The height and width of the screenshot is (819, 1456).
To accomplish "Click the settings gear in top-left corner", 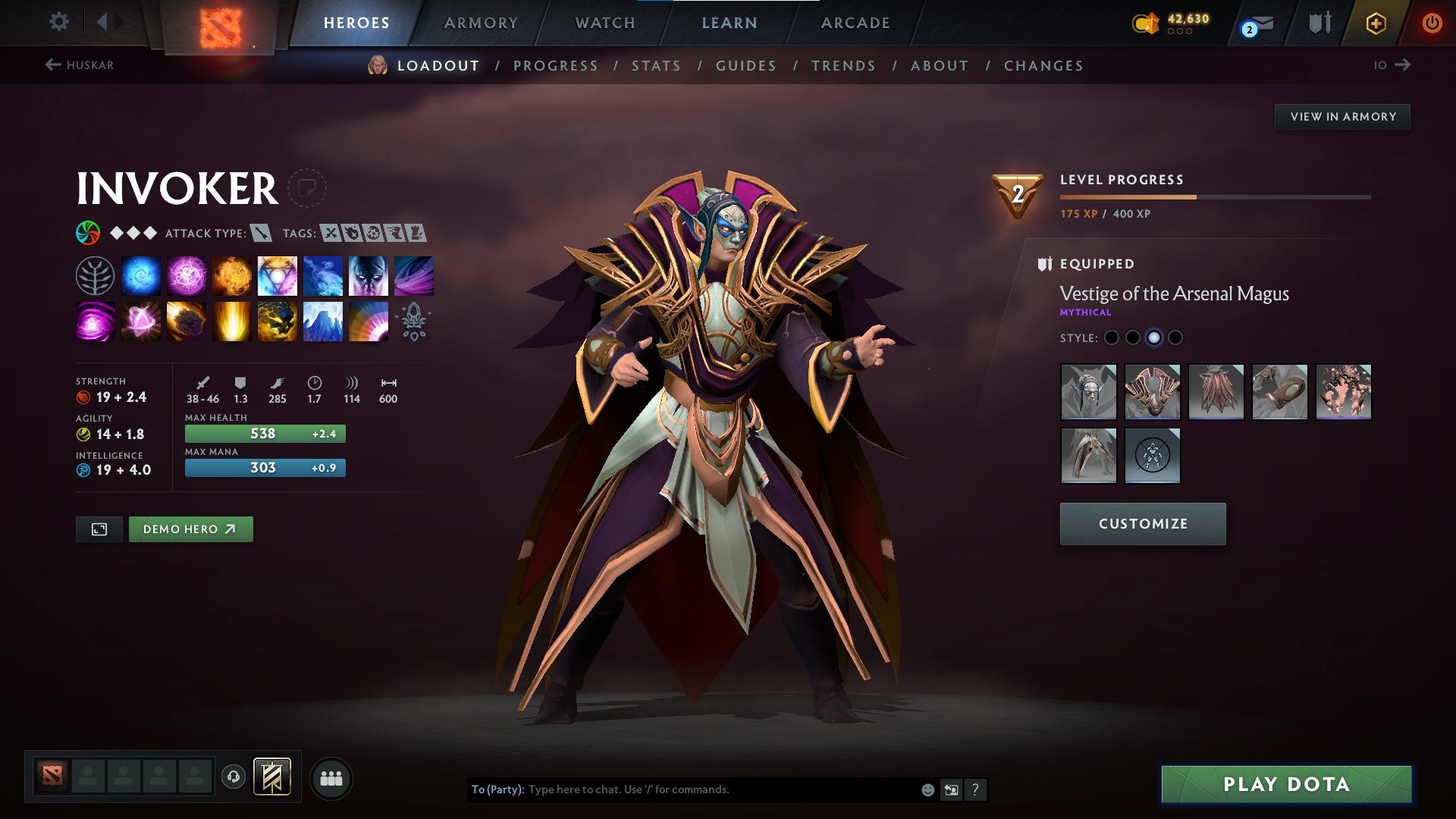I will tap(58, 22).
